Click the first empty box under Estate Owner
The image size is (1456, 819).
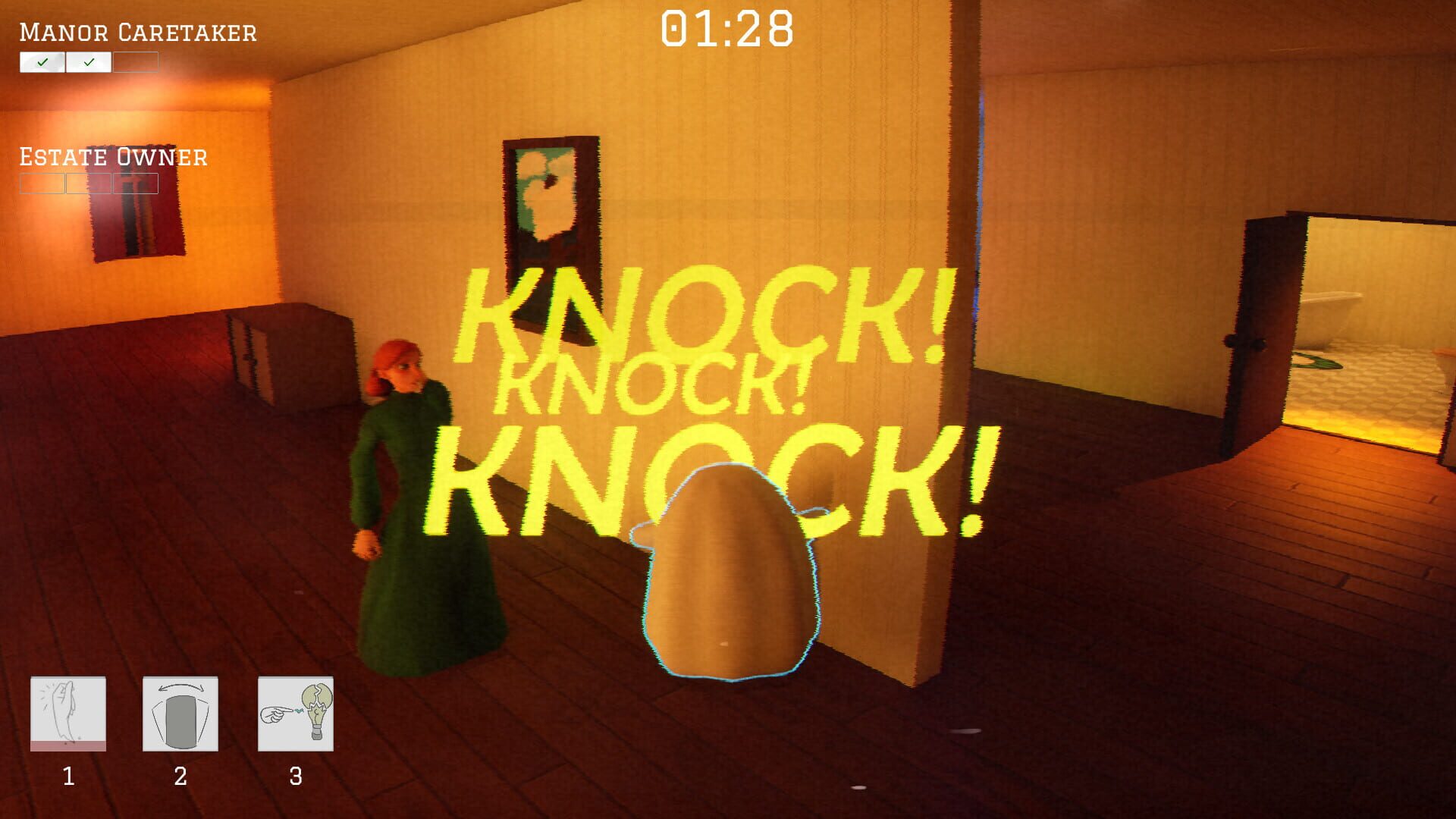click(x=42, y=183)
